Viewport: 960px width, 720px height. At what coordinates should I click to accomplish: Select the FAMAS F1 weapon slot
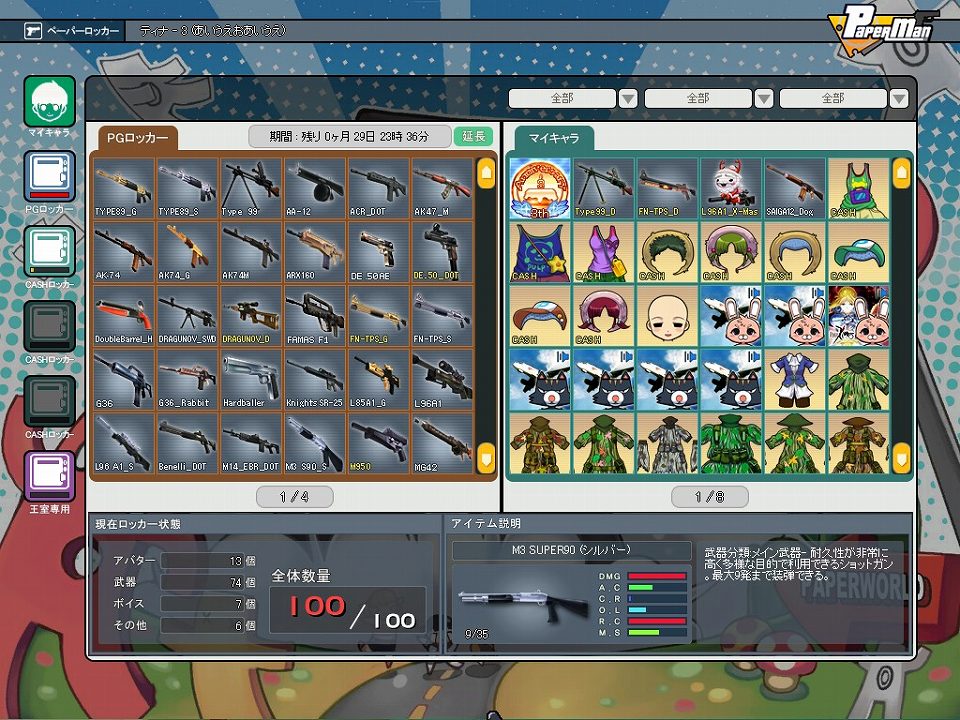click(315, 315)
